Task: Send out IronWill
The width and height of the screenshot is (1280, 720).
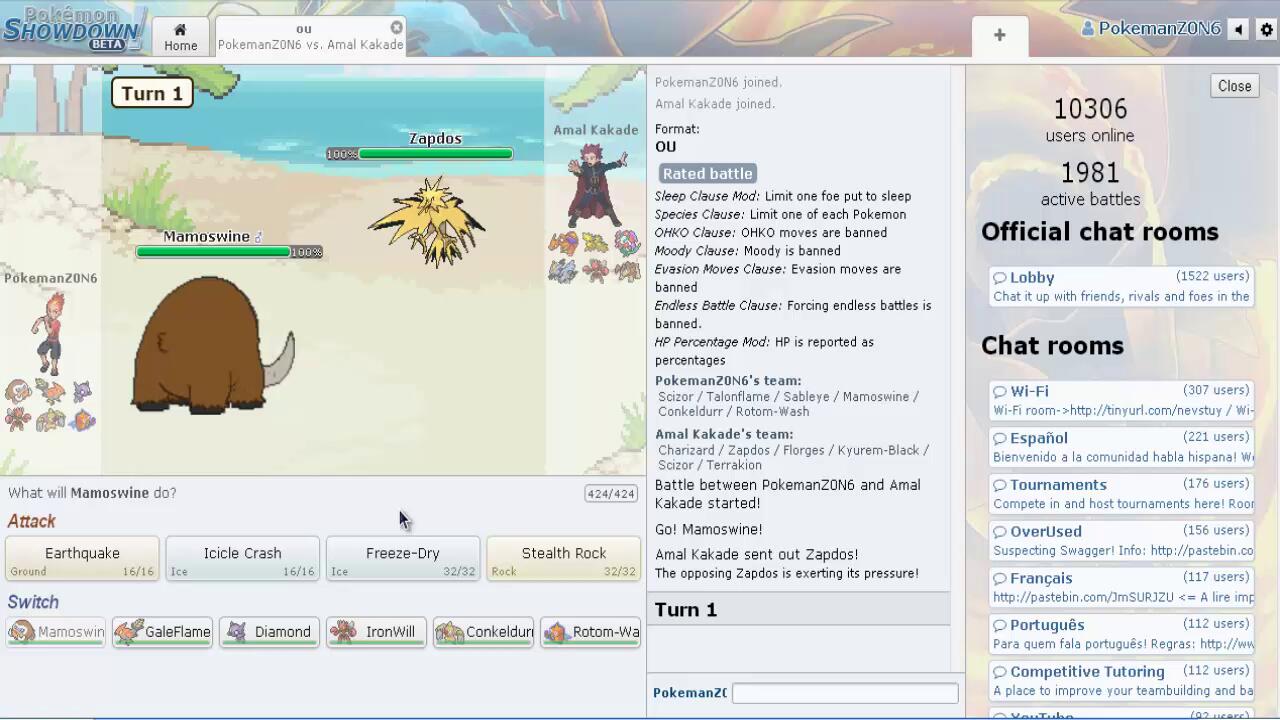Action: point(376,632)
